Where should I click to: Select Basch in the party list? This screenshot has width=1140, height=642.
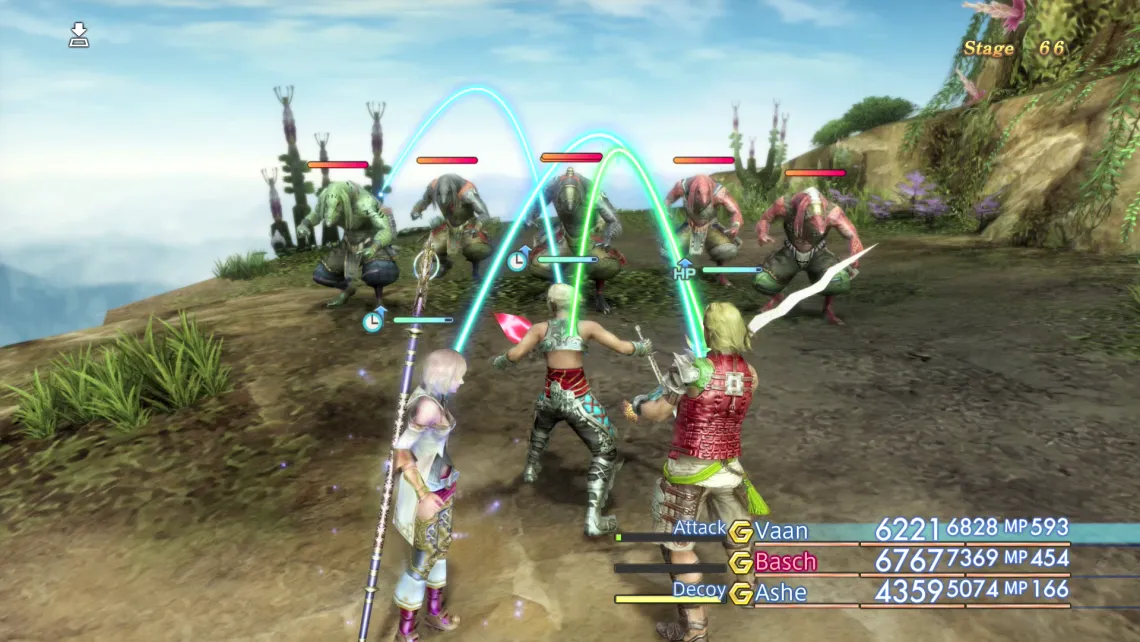(x=785, y=562)
